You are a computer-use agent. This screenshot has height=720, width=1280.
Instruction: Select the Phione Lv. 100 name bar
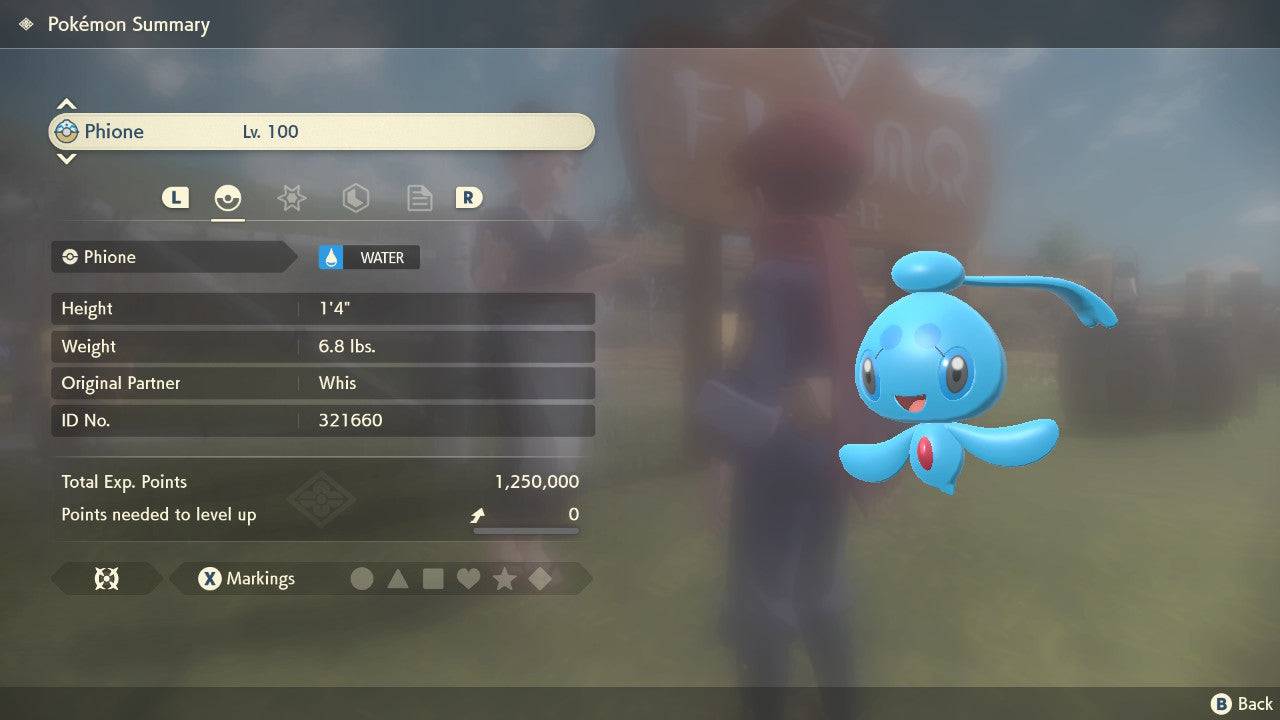pyautogui.click(x=321, y=132)
